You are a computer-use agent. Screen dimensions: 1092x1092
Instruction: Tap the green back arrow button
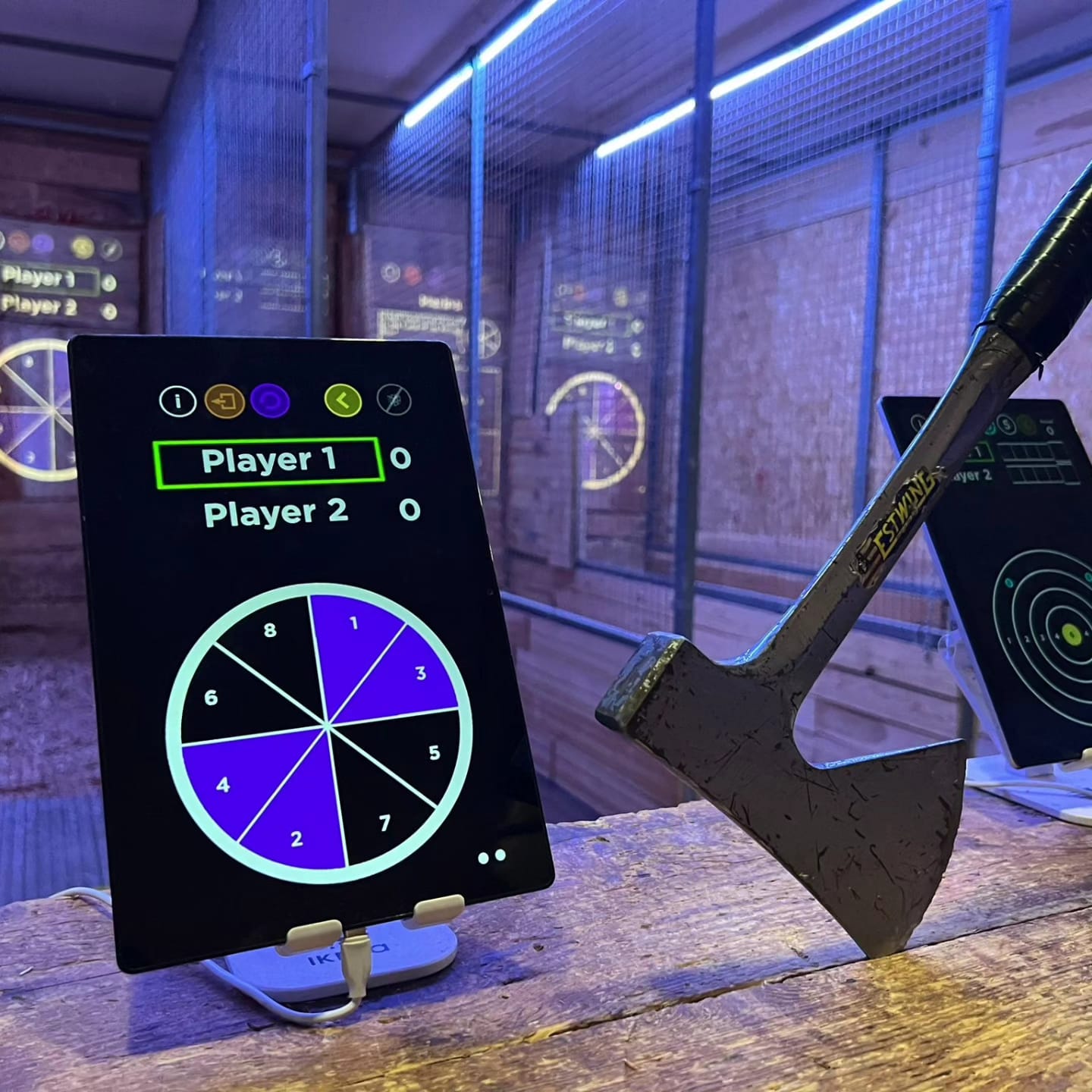click(x=343, y=399)
